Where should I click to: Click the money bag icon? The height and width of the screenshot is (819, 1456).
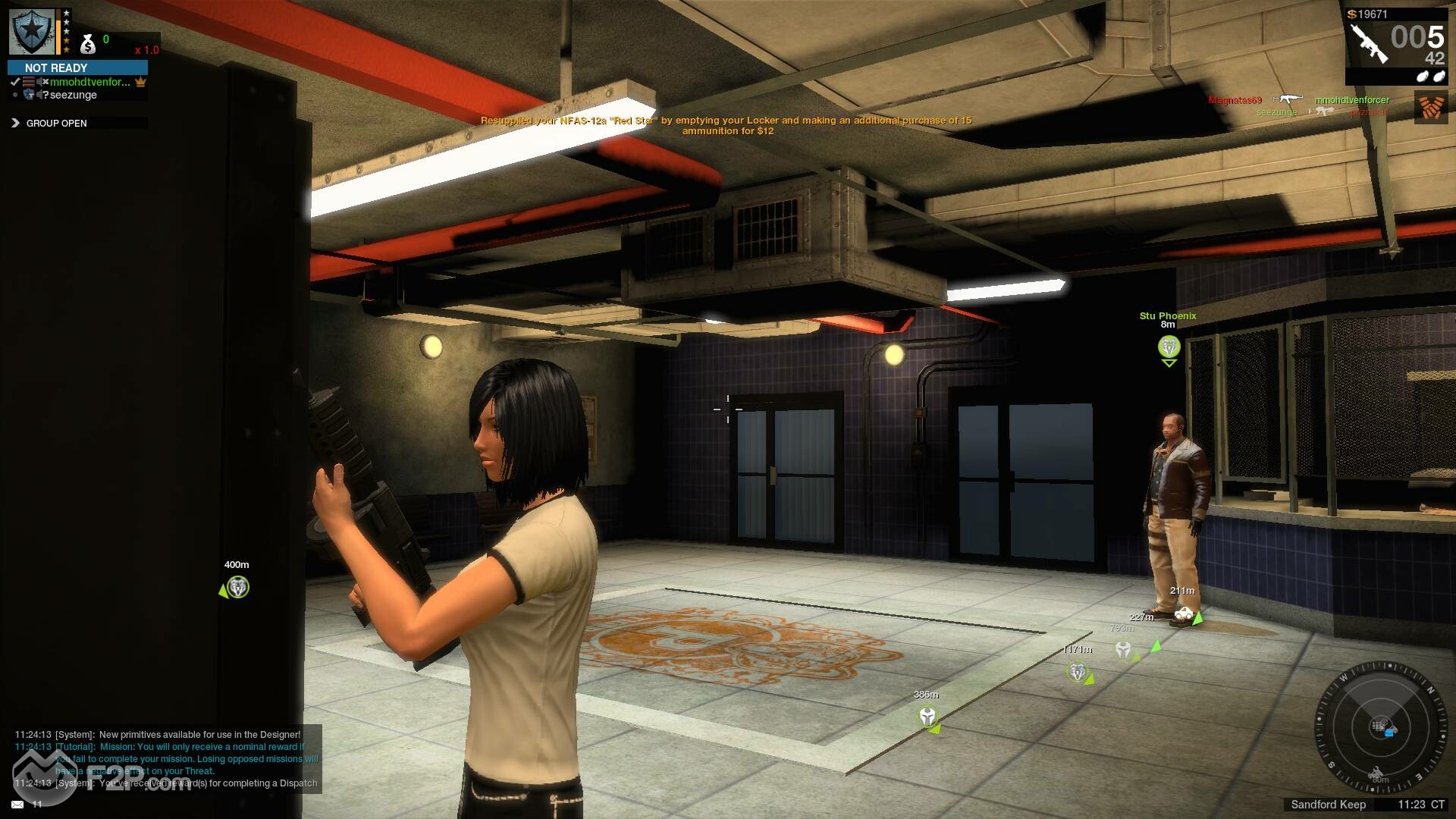click(x=88, y=45)
